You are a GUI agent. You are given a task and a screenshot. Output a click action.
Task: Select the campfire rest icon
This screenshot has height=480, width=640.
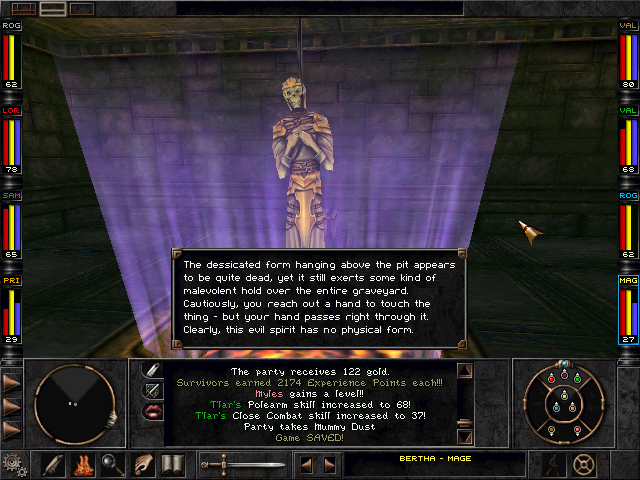click(x=82, y=464)
